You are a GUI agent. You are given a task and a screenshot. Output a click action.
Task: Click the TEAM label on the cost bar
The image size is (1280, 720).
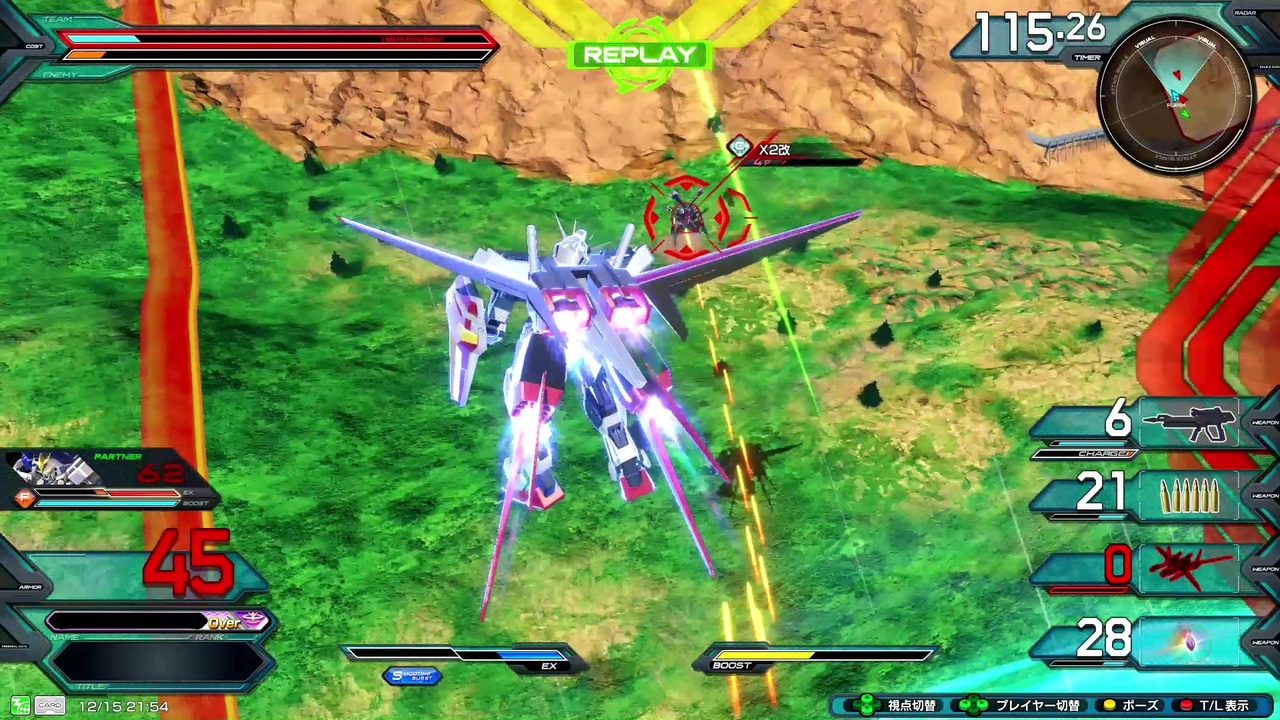[x=60, y=18]
